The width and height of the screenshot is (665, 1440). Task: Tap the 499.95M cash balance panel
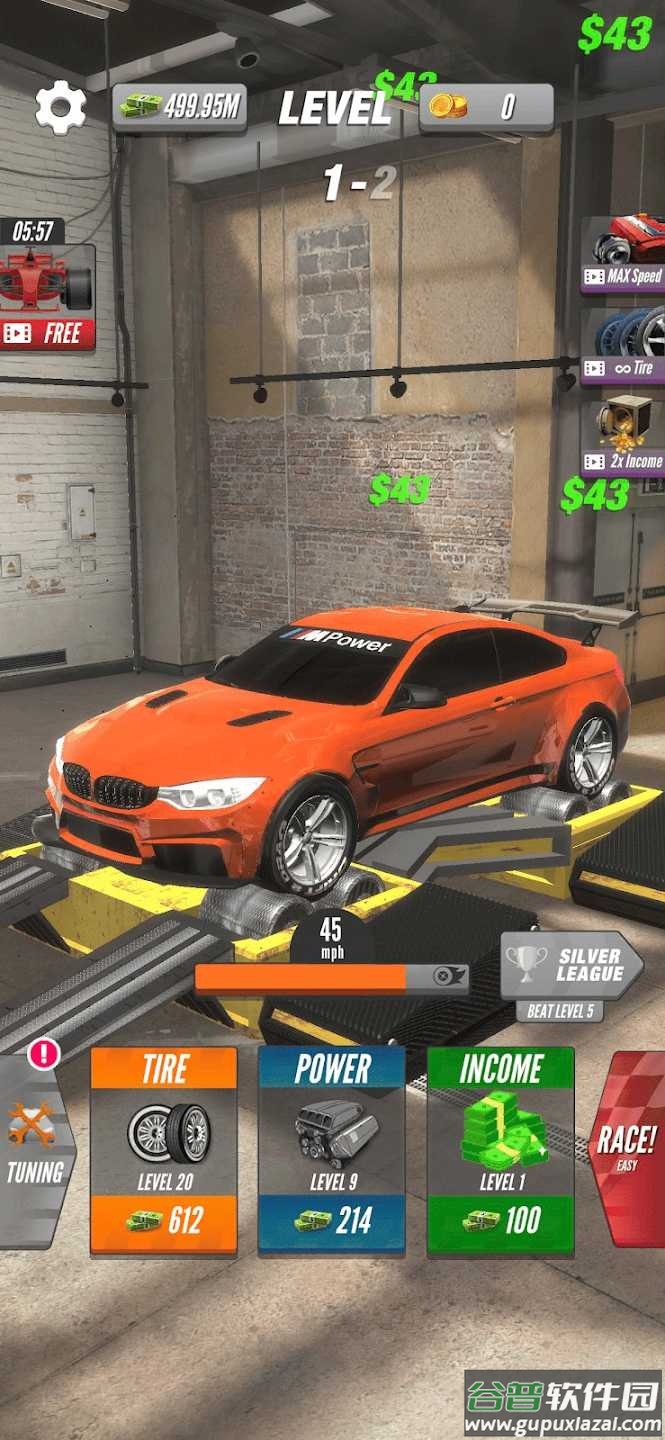[x=180, y=107]
